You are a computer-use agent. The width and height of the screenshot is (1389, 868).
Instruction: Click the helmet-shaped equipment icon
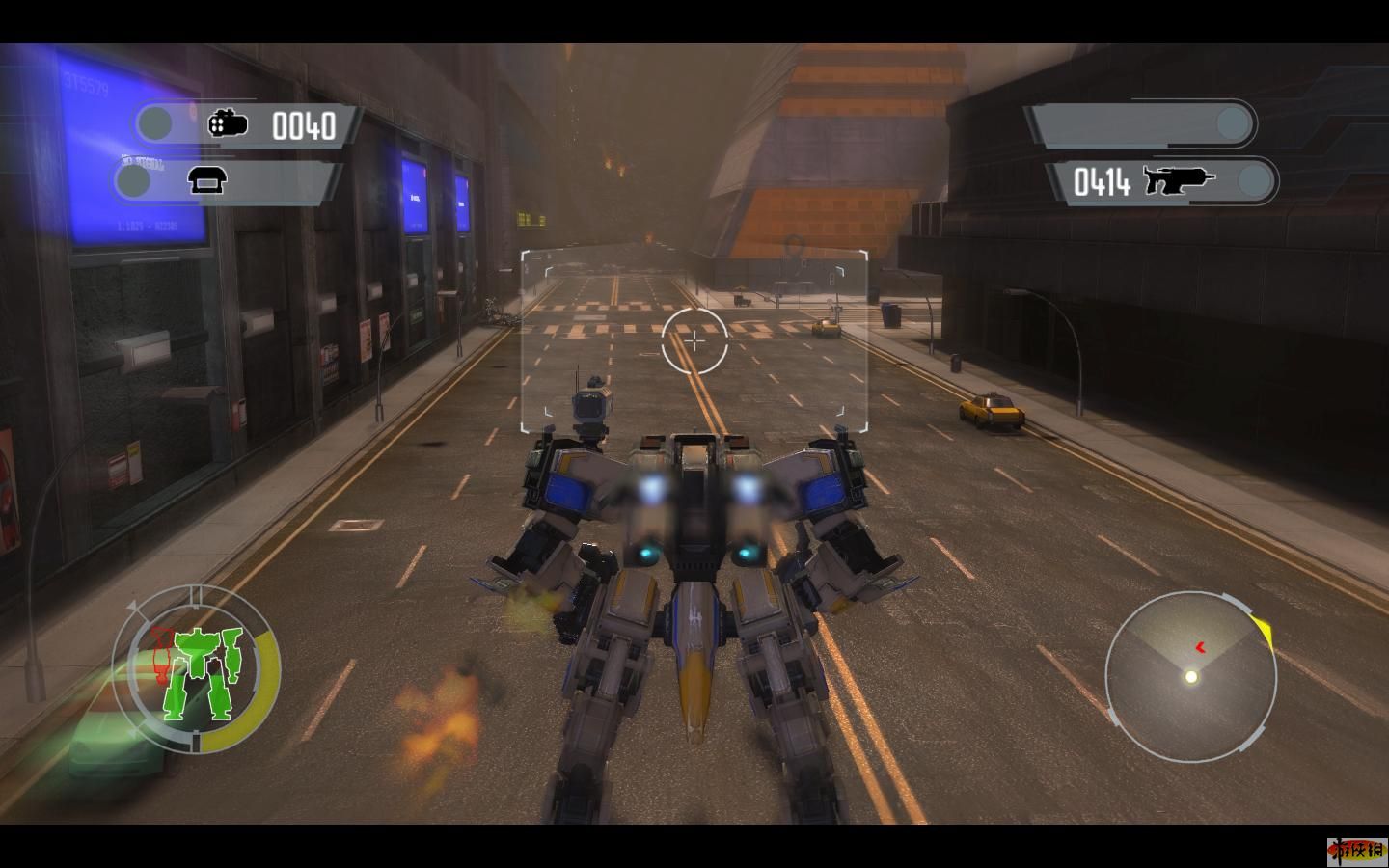206,180
